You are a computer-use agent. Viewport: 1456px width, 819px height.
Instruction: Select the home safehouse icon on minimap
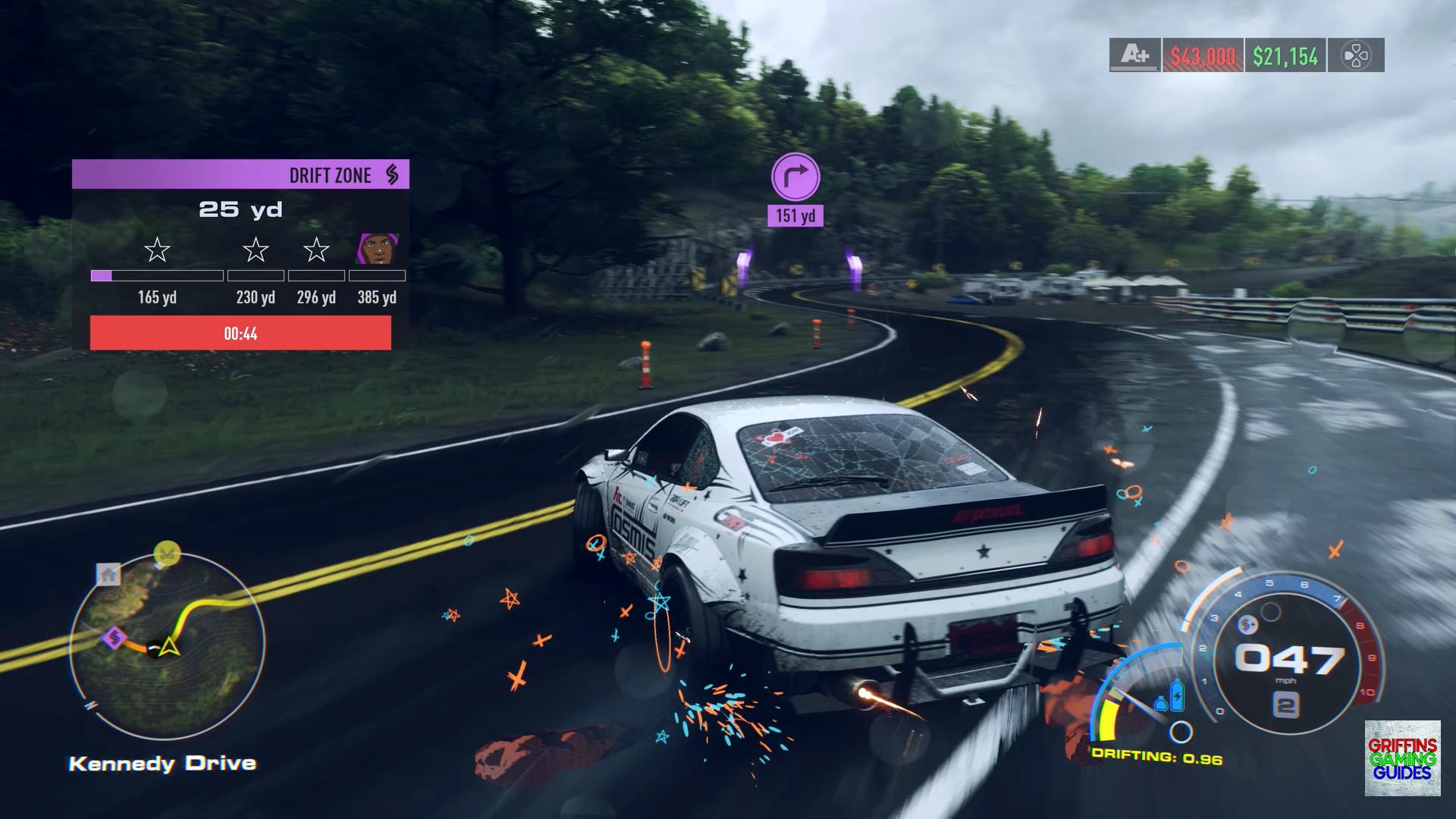pos(108,574)
